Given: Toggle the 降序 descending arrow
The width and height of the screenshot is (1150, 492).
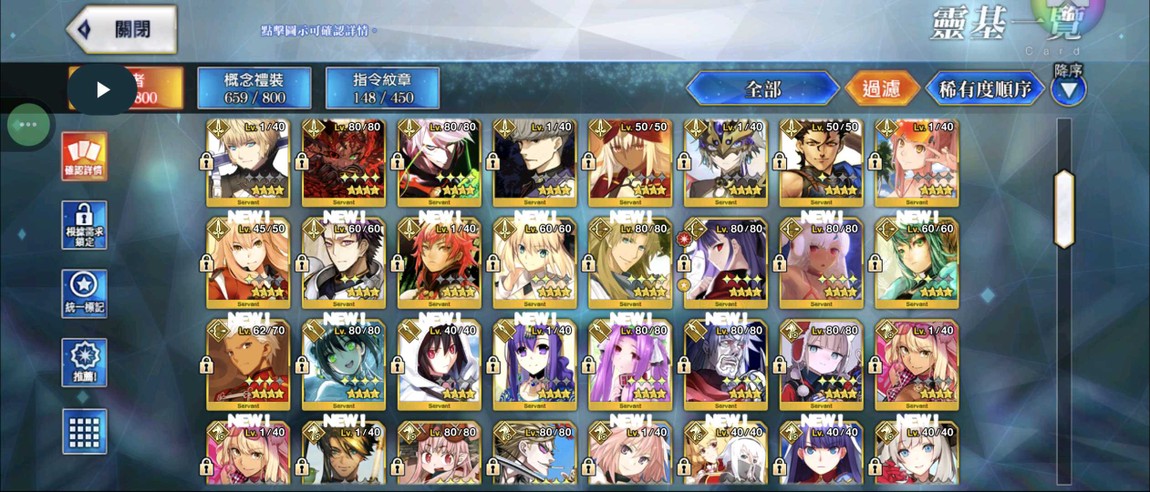Looking at the screenshot, I should (x=1068, y=91).
